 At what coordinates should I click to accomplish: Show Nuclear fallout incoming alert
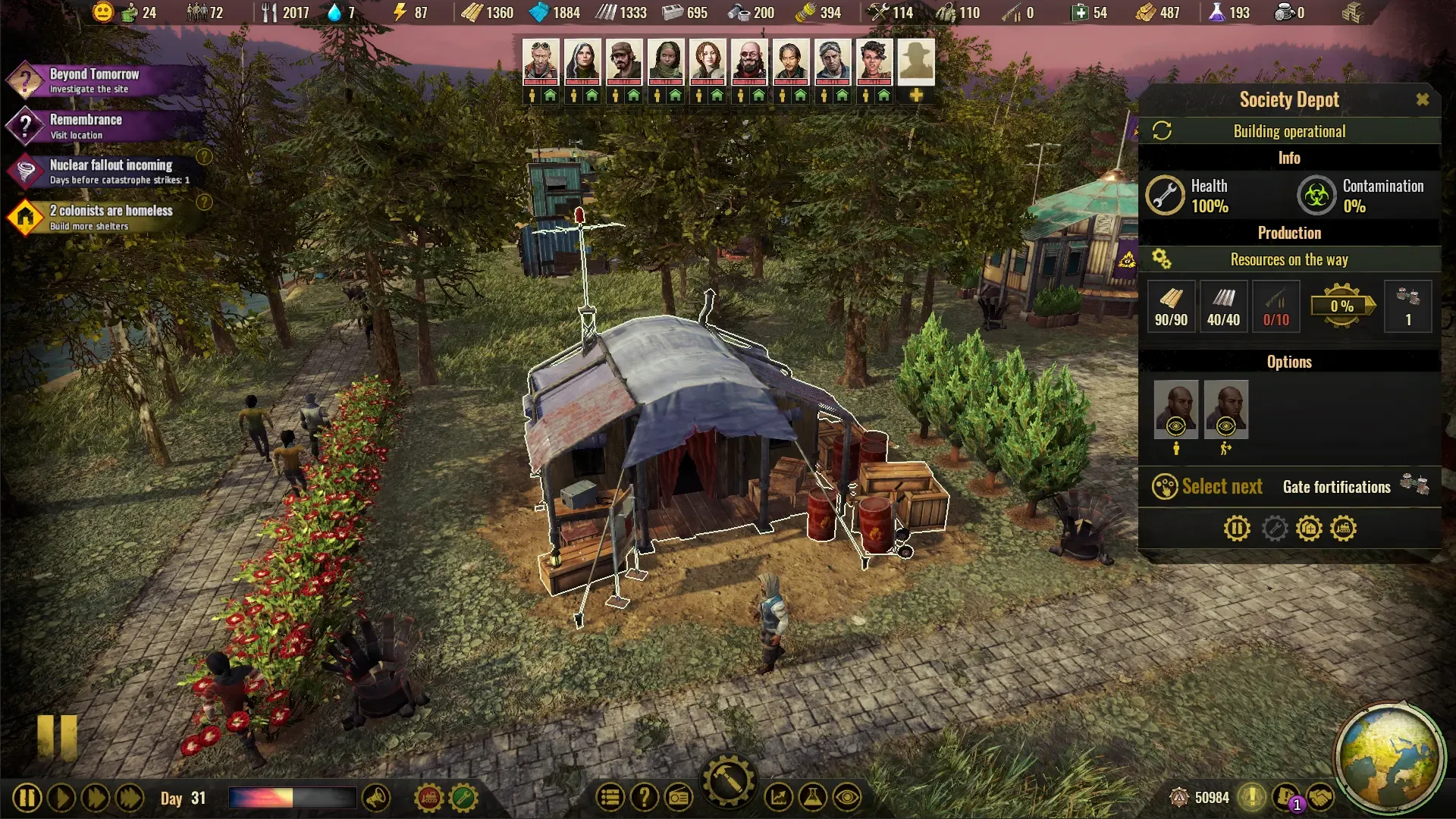click(x=111, y=171)
